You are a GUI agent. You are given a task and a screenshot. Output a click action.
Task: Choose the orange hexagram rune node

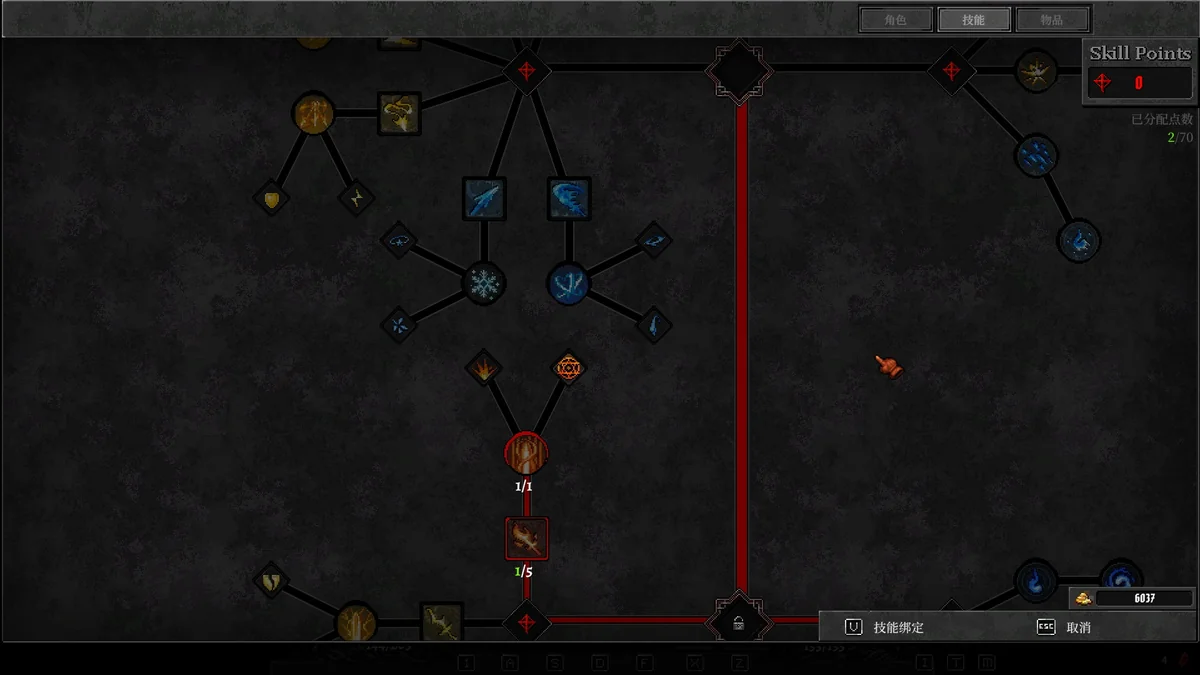[x=569, y=368]
